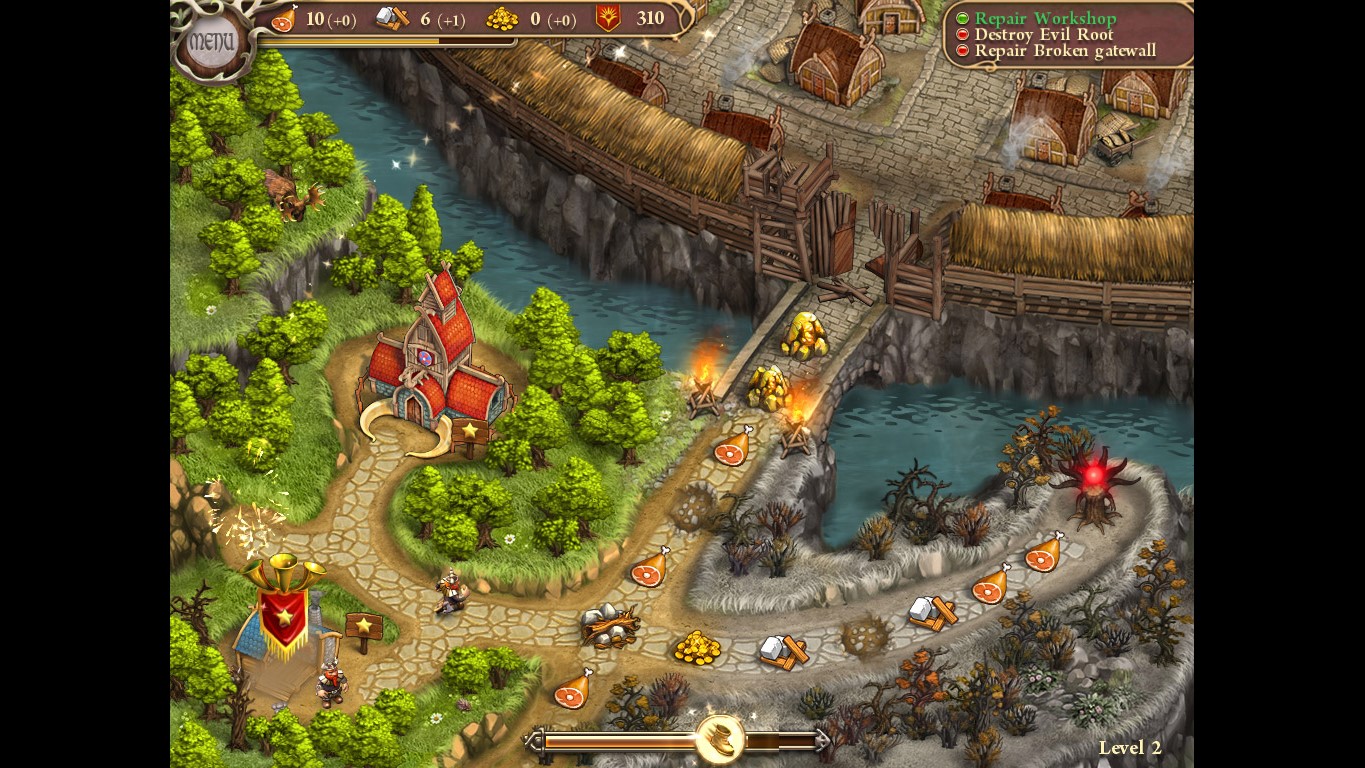Open the Menu medallion
1365x768 pixels.
coord(213,38)
